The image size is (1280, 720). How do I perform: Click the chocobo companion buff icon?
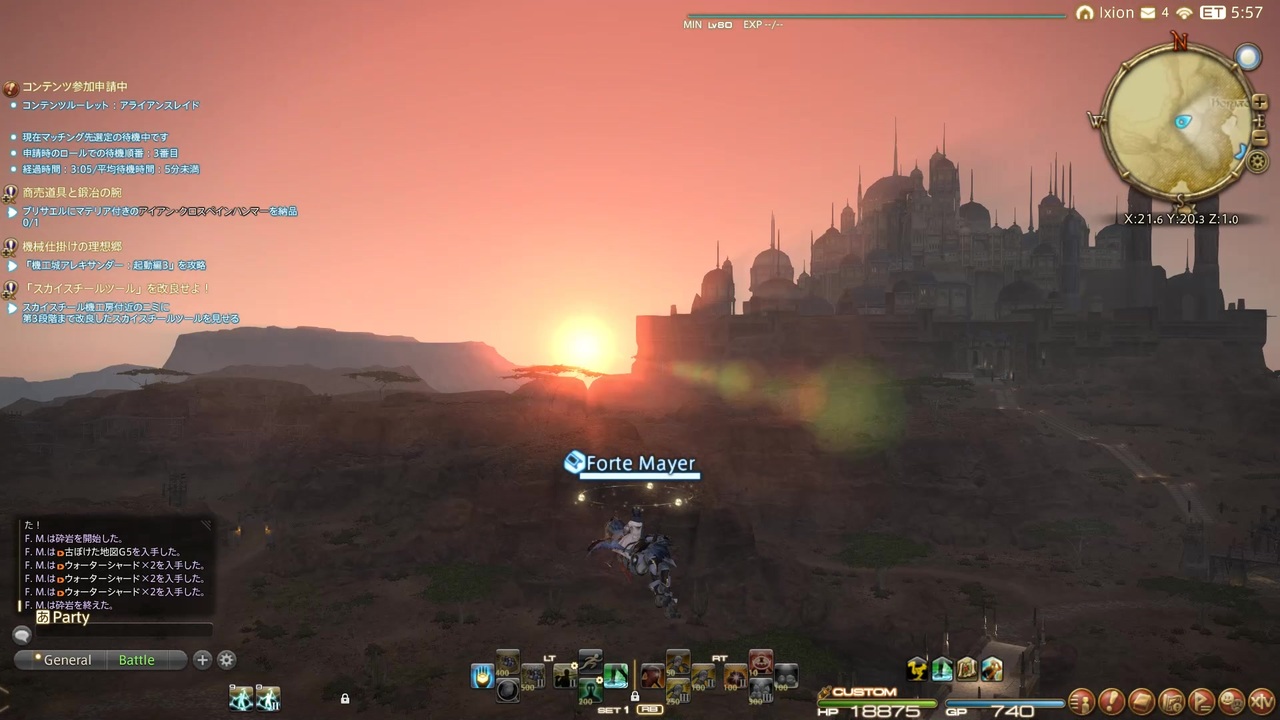click(x=917, y=670)
